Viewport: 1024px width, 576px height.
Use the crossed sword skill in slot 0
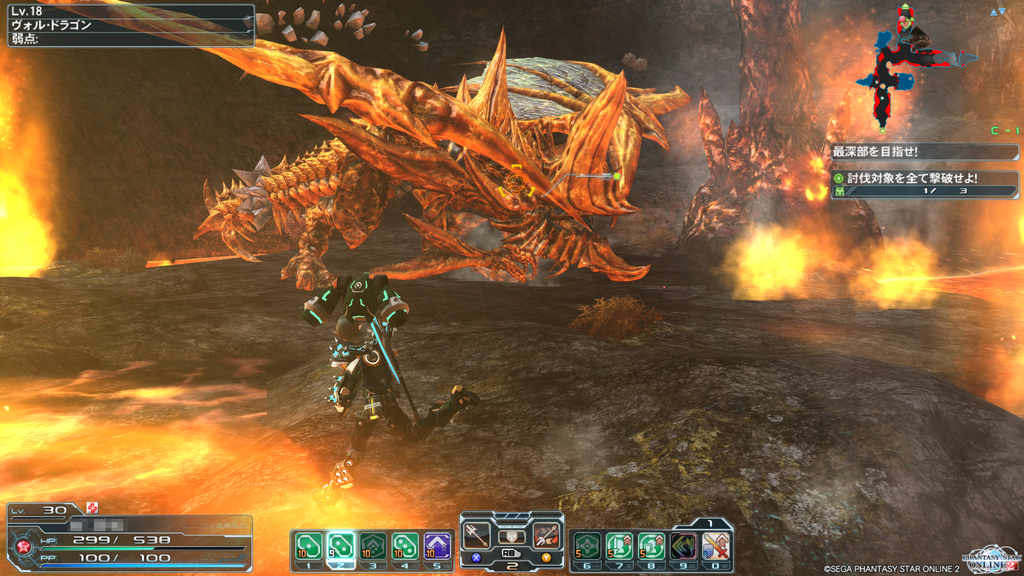click(716, 545)
